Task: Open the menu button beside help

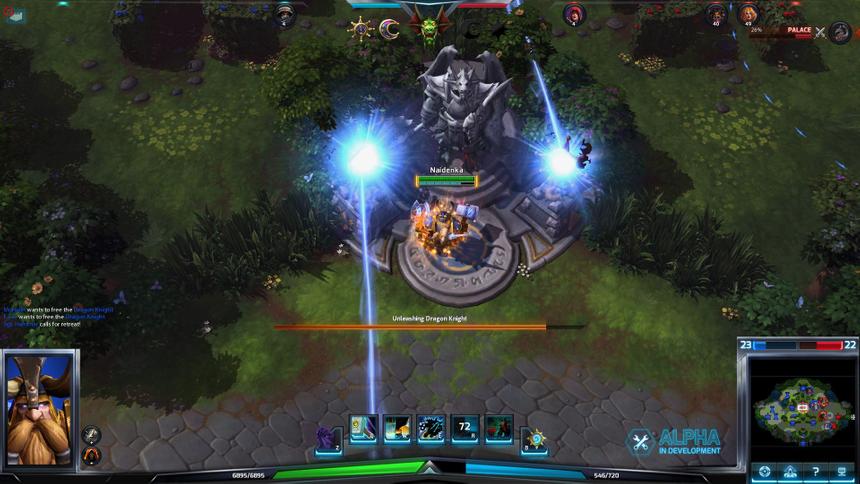Action: [x=841, y=471]
